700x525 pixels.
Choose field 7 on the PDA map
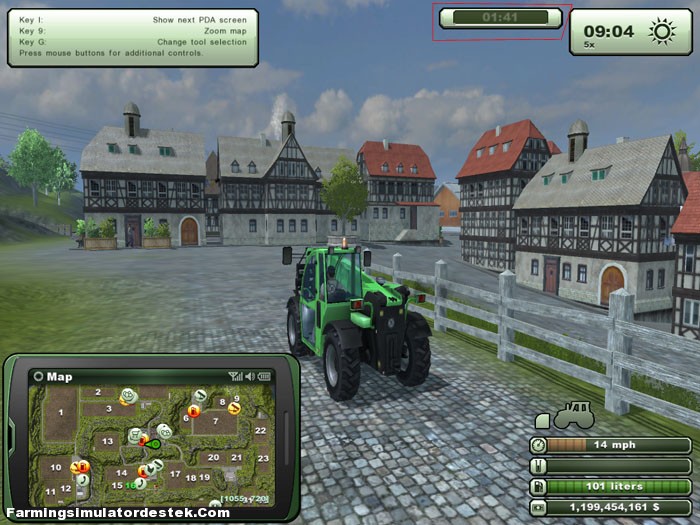pyautogui.click(x=214, y=422)
